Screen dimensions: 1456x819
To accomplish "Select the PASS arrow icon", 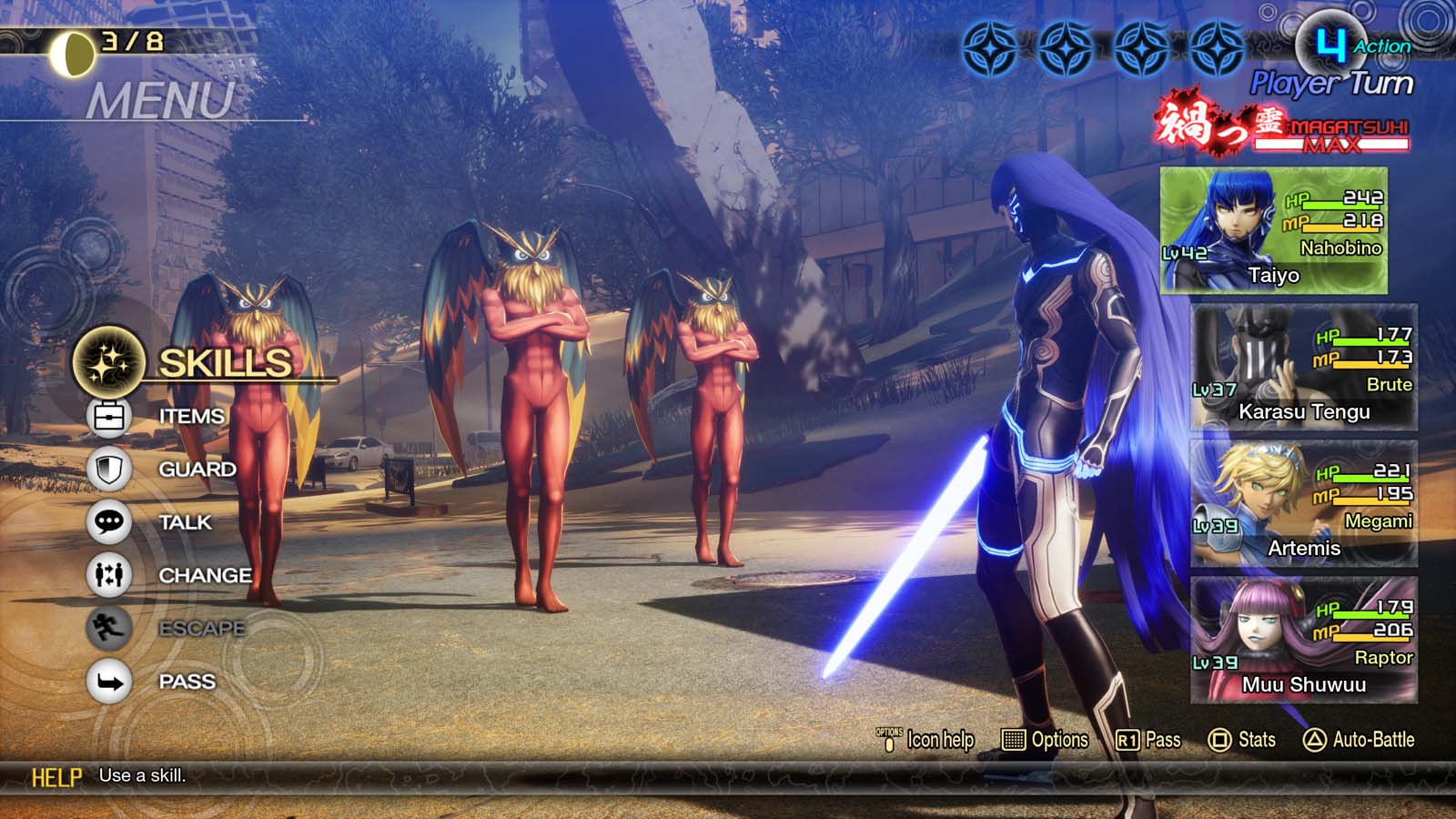I will click(x=109, y=680).
